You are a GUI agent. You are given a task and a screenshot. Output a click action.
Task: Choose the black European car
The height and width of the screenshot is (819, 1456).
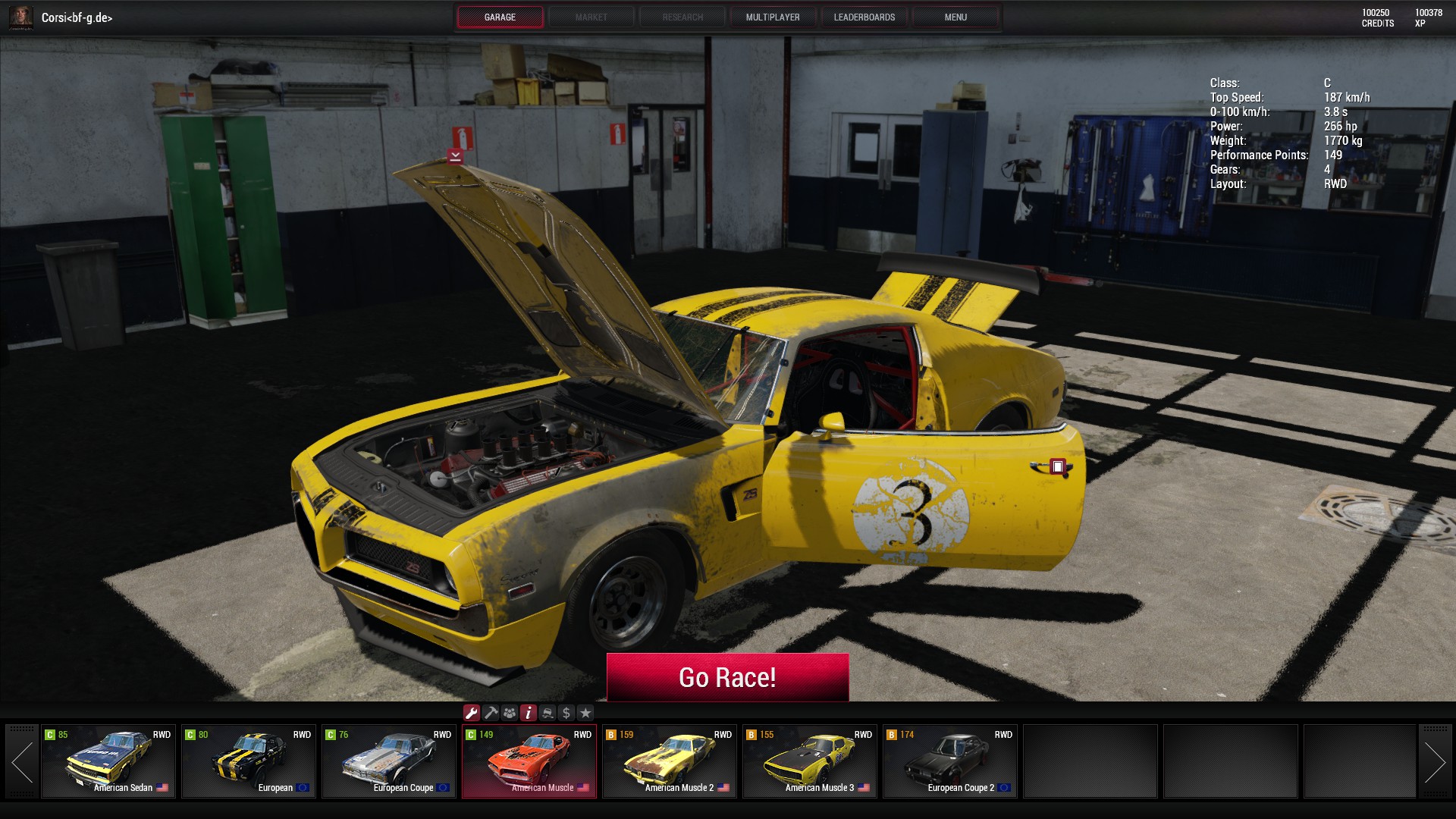pos(249,761)
